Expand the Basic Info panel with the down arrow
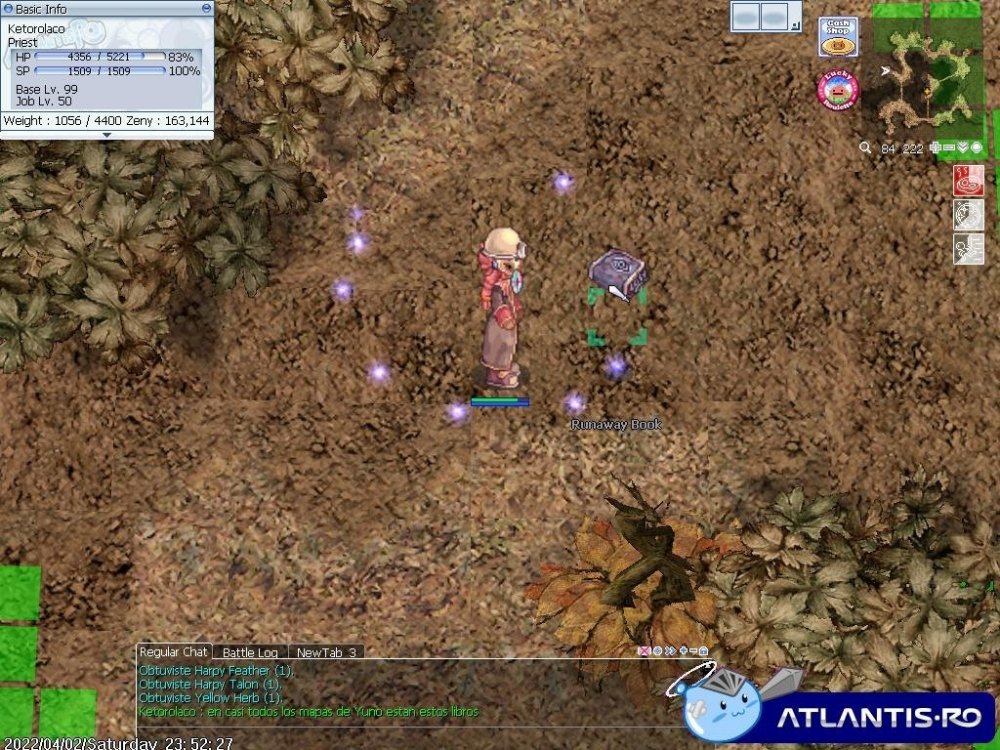This screenshot has height=750, width=1000. (107, 135)
